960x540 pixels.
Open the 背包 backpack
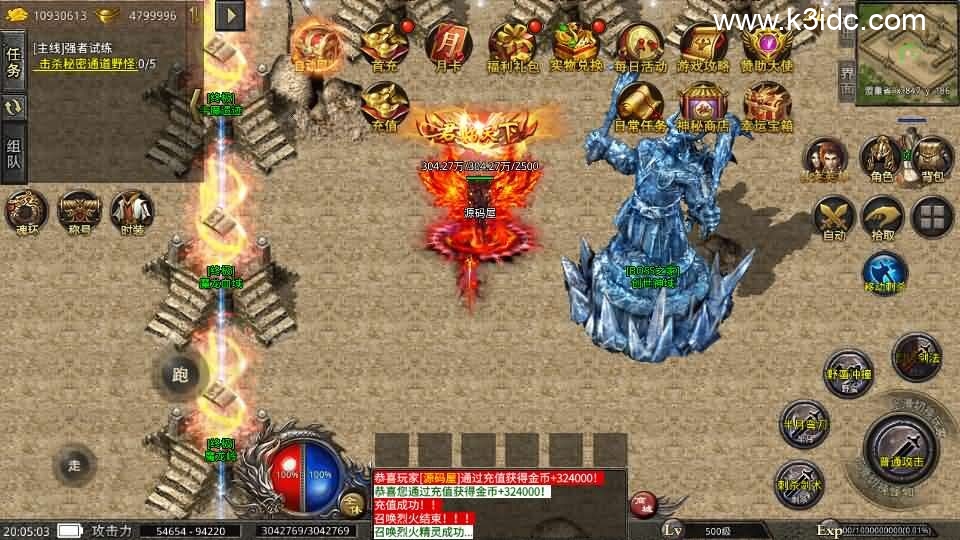[932, 159]
